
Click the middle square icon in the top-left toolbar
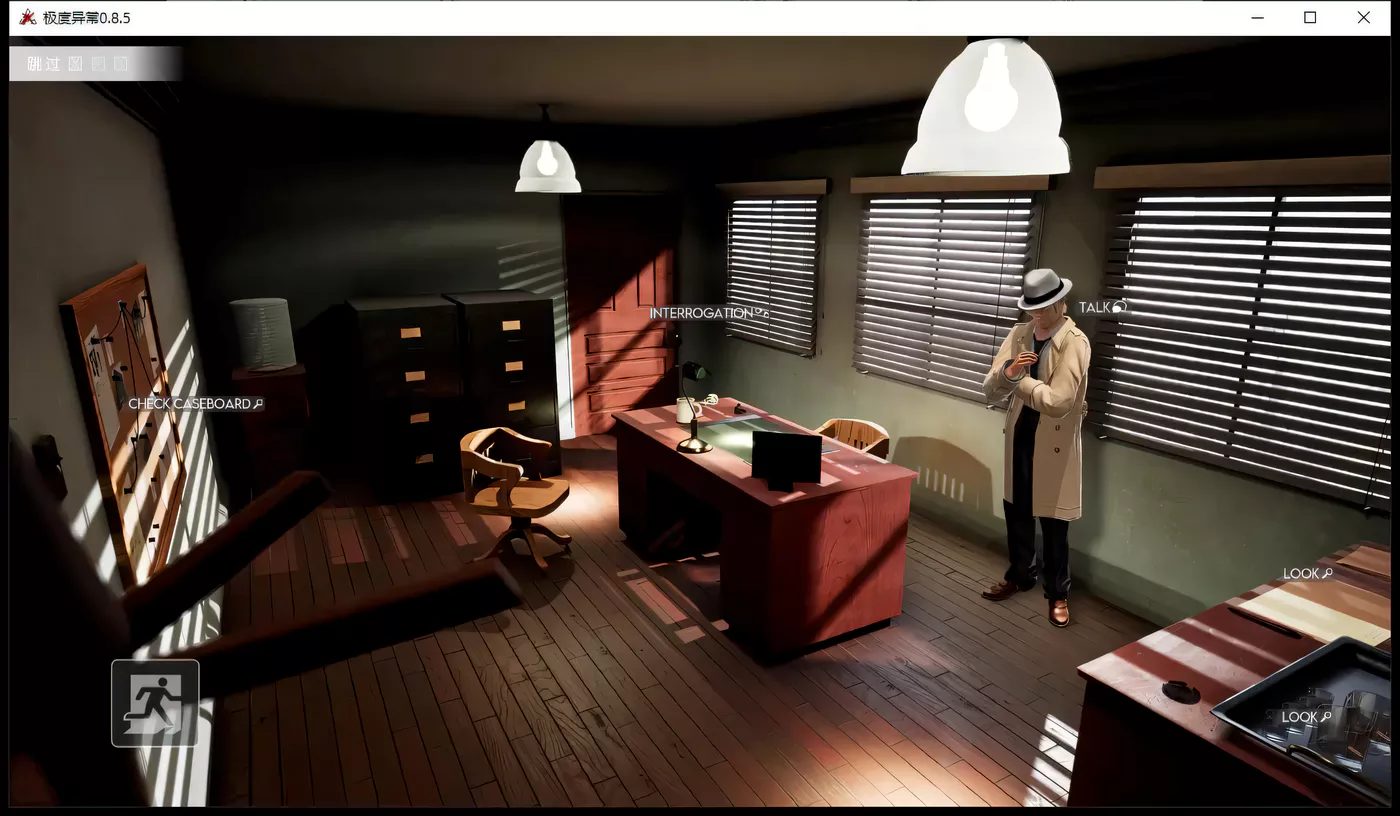click(97, 63)
